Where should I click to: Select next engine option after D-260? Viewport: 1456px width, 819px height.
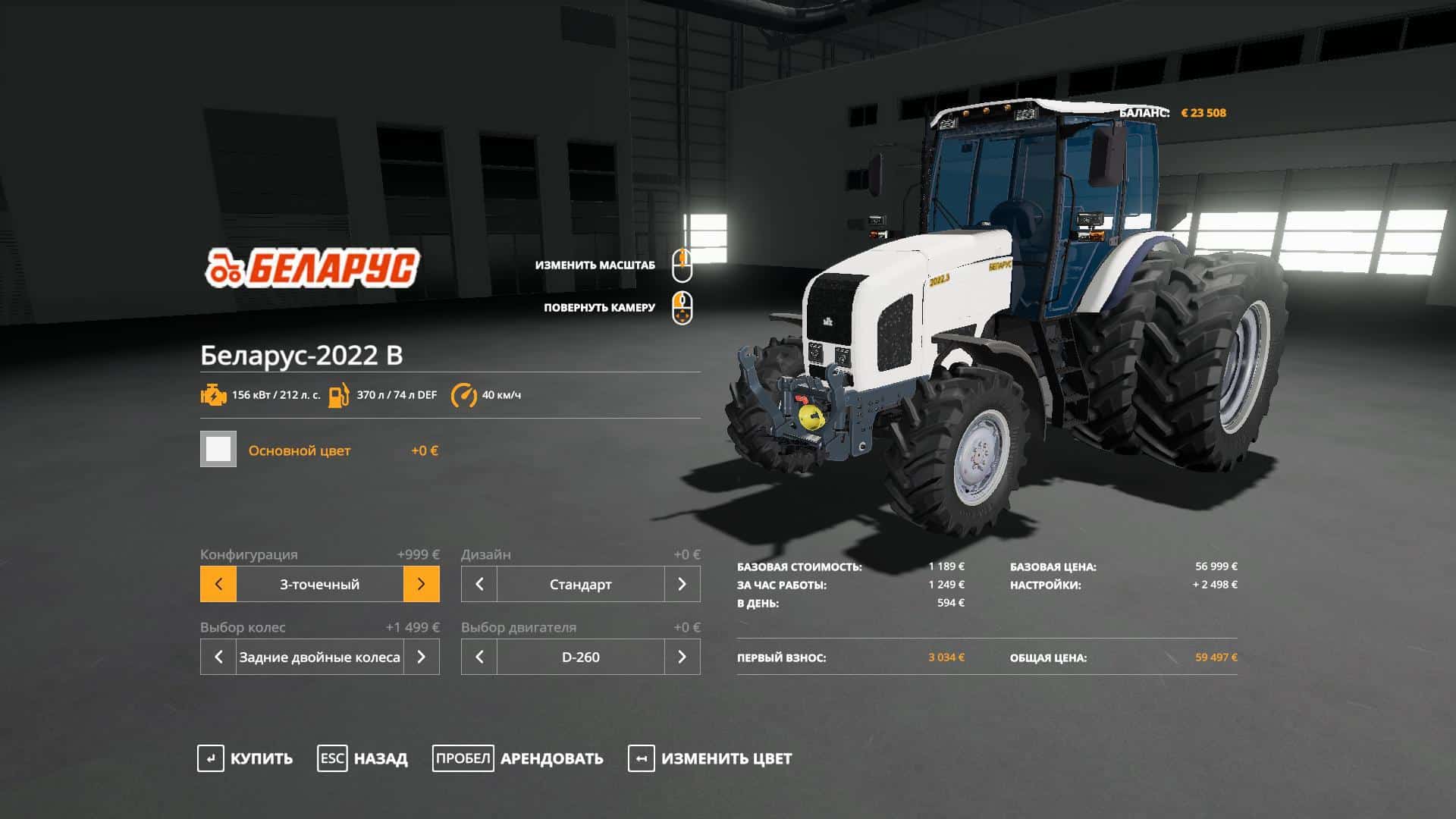682,657
